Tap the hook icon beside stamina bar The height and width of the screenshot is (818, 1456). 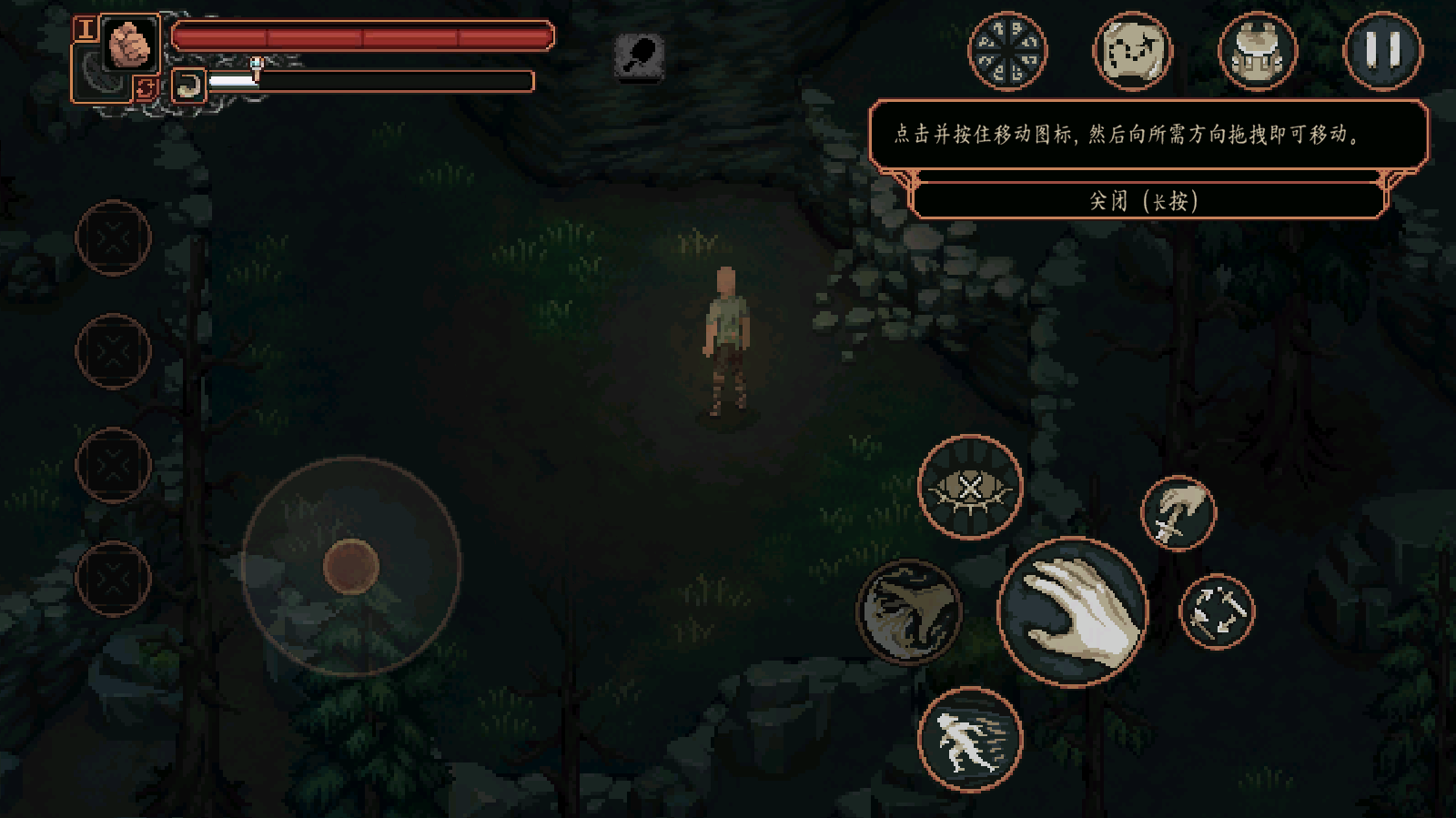click(188, 86)
